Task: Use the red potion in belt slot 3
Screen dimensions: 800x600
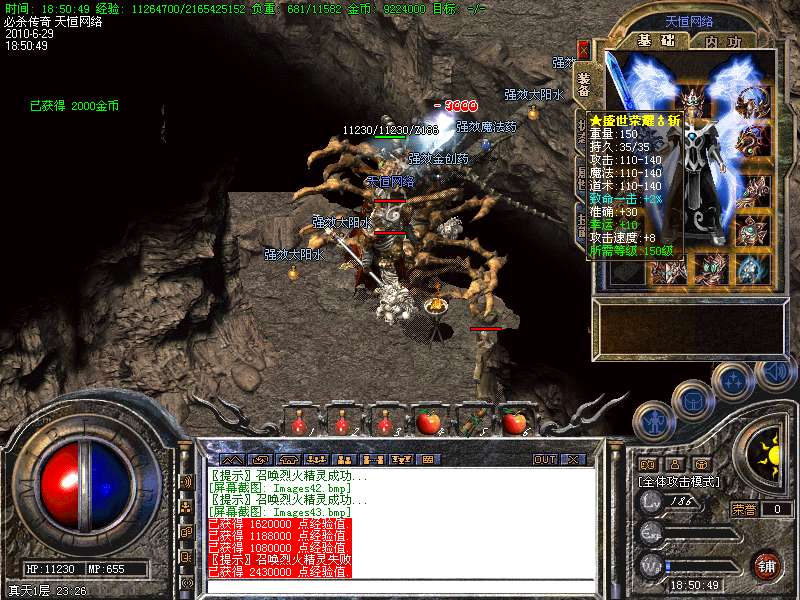Action: pyautogui.click(x=385, y=424)
